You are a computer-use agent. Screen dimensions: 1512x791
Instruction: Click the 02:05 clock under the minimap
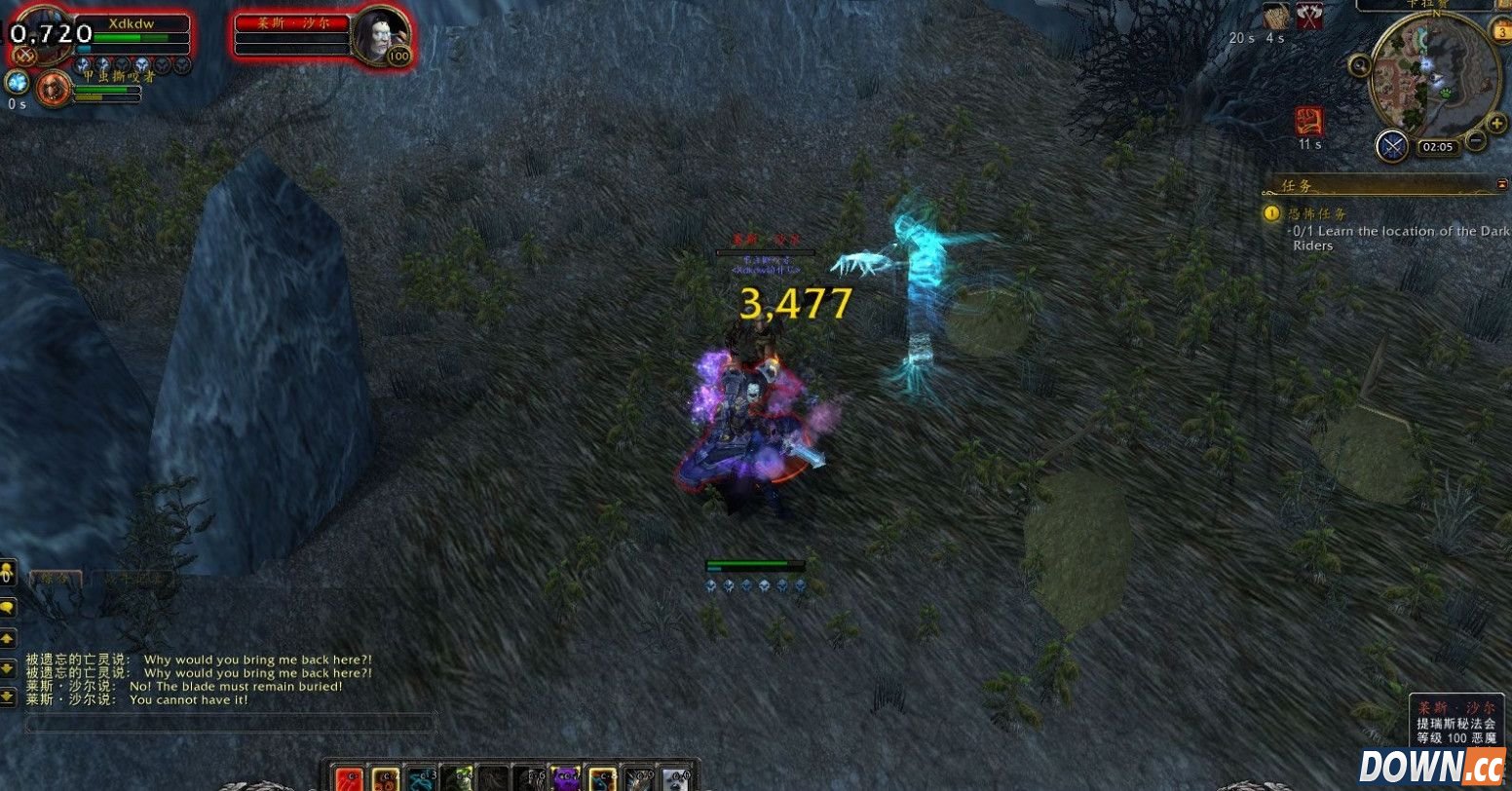pos(1439,146)
